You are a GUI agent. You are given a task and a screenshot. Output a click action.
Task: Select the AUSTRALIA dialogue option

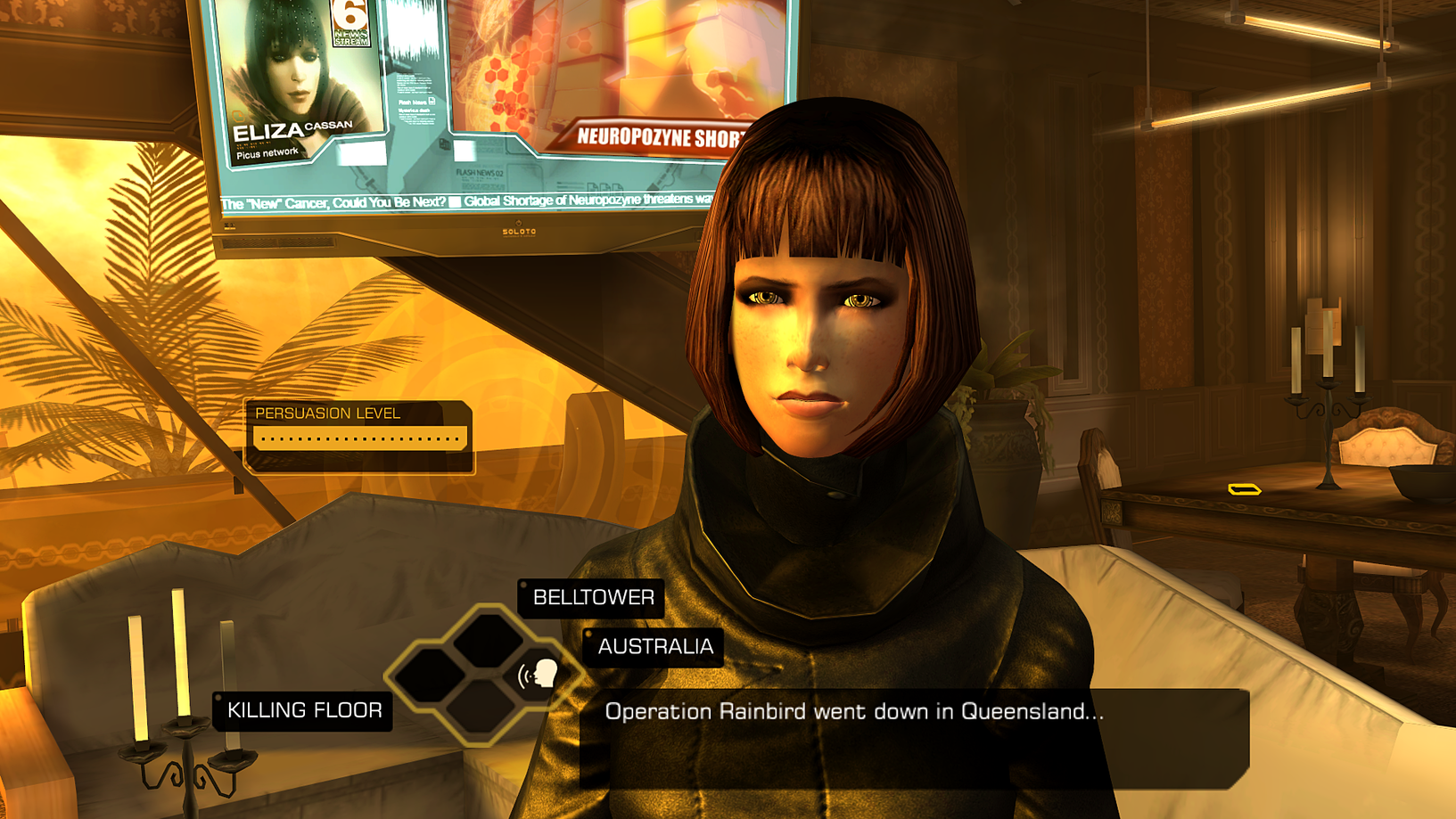coord(655,648)
